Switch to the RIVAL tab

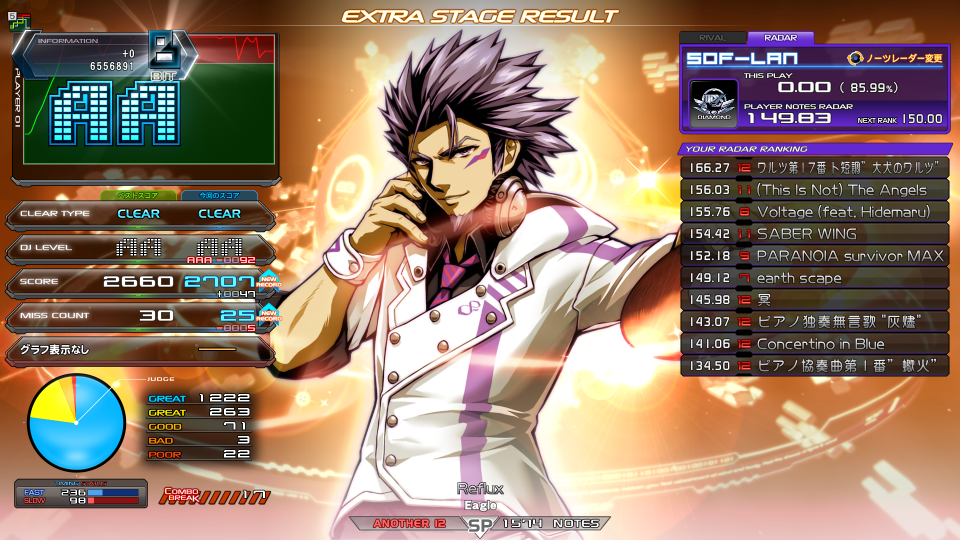point(713,38)
